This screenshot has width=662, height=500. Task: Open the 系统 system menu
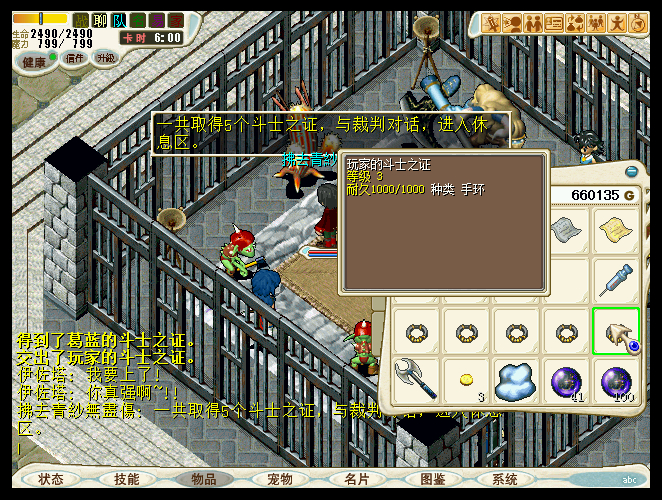pos(505,480)
